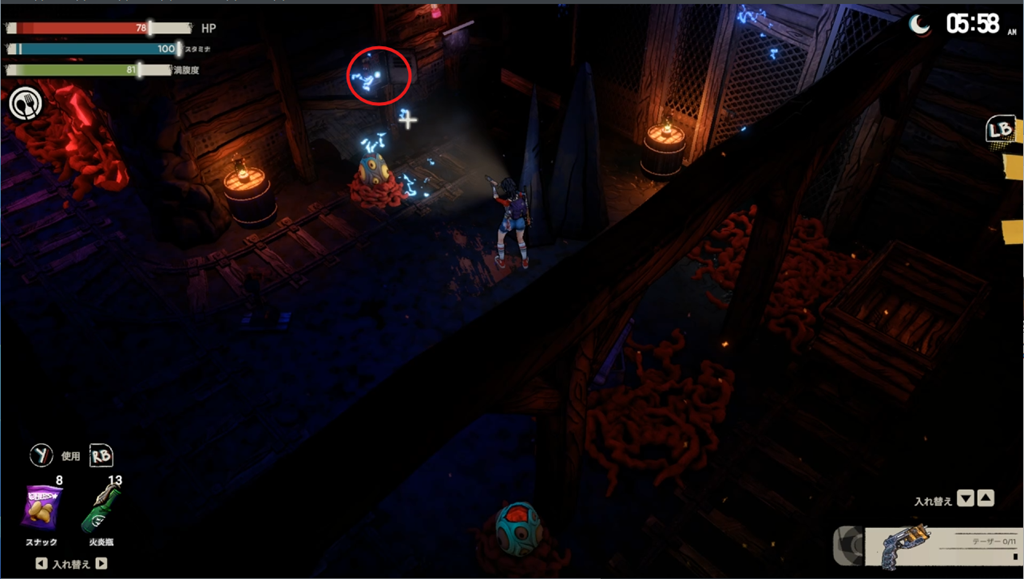Select the taser weapon panel
The image size is (1024, 579).
pos(940,547)
